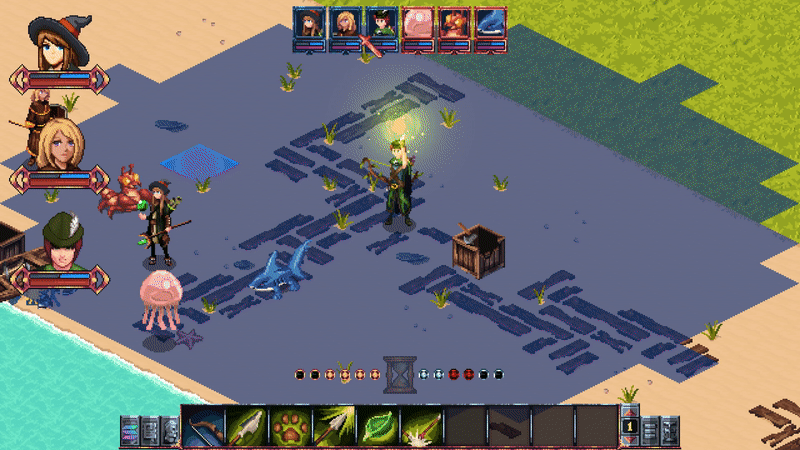Switch hotbar page with the up arrow
Image resolution: width=800 pixels, height=450 pixels.
coord(630,413)
